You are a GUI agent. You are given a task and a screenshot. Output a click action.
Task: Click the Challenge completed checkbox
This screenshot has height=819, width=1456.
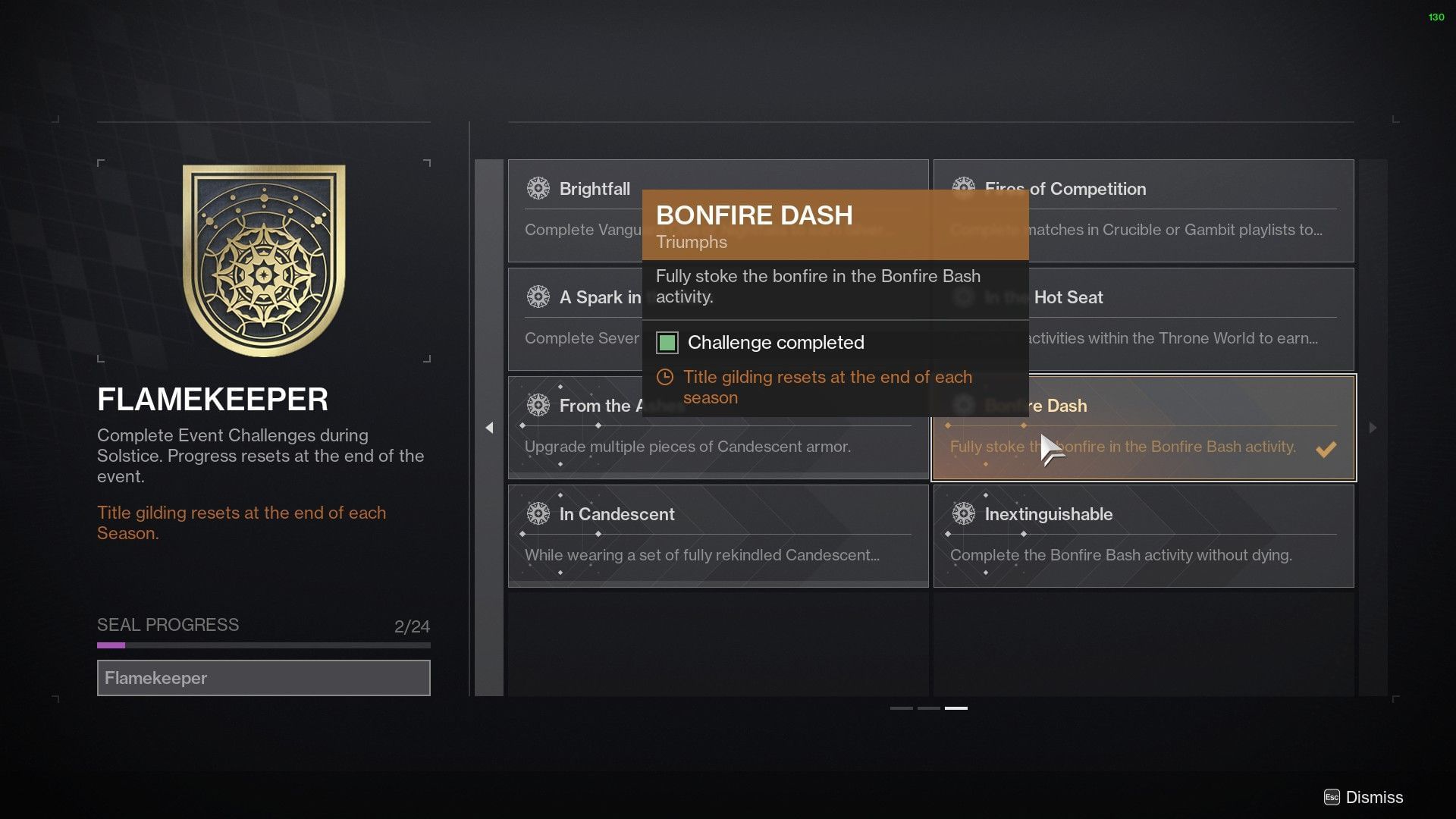coord(666,343)
